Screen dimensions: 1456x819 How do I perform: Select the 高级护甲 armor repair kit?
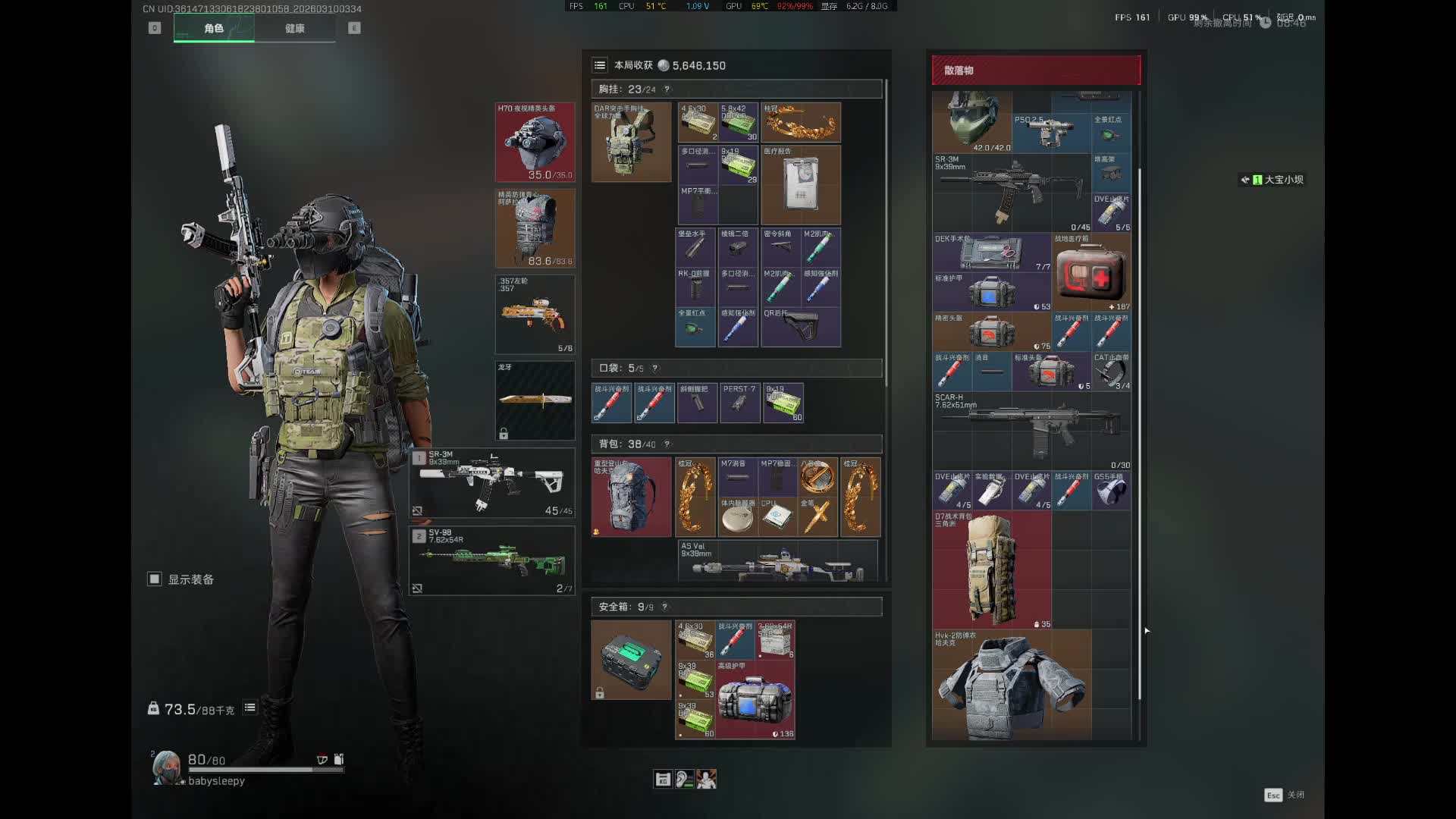point(755,700)
